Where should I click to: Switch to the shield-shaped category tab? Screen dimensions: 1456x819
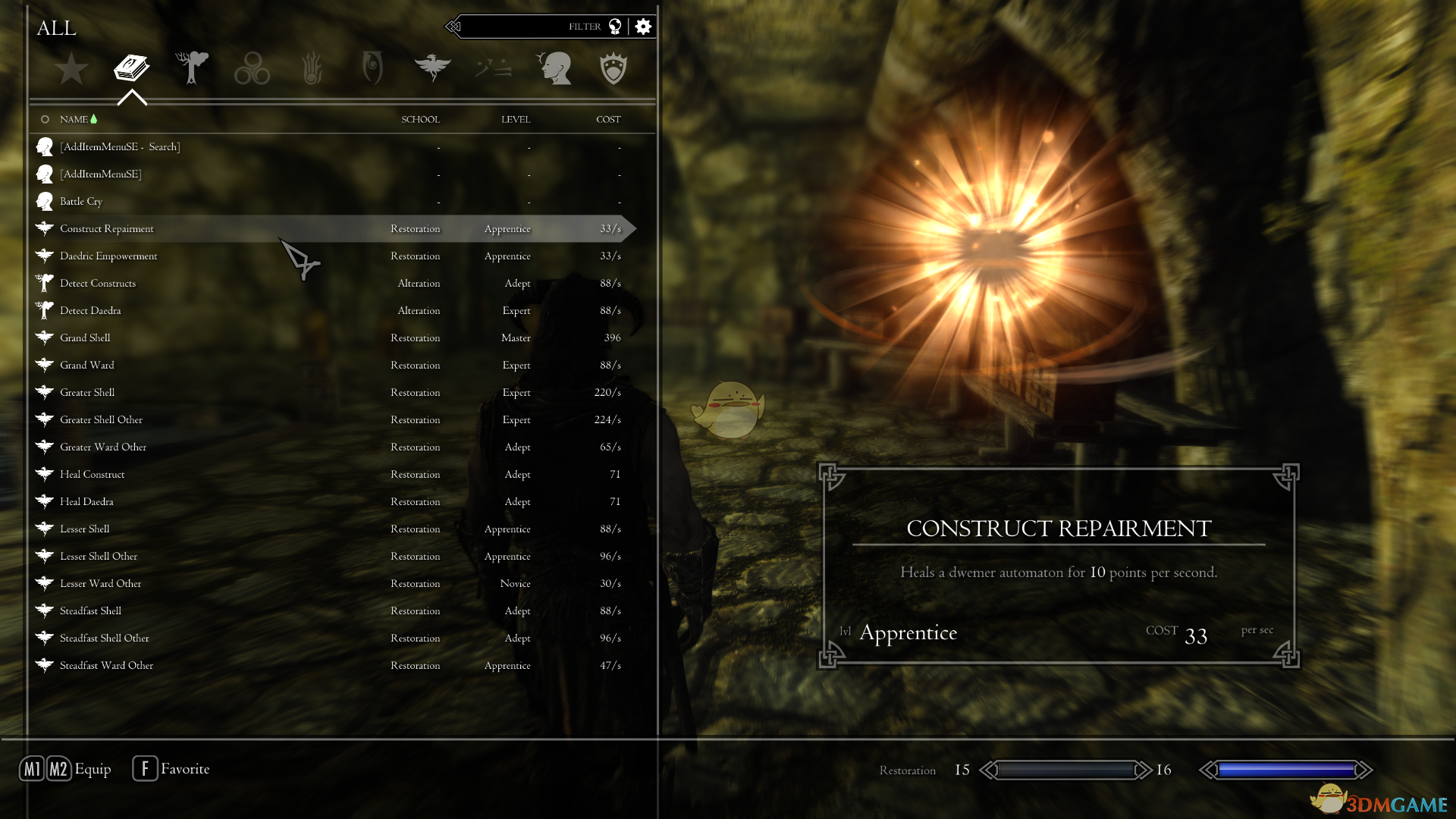point(613,68)
